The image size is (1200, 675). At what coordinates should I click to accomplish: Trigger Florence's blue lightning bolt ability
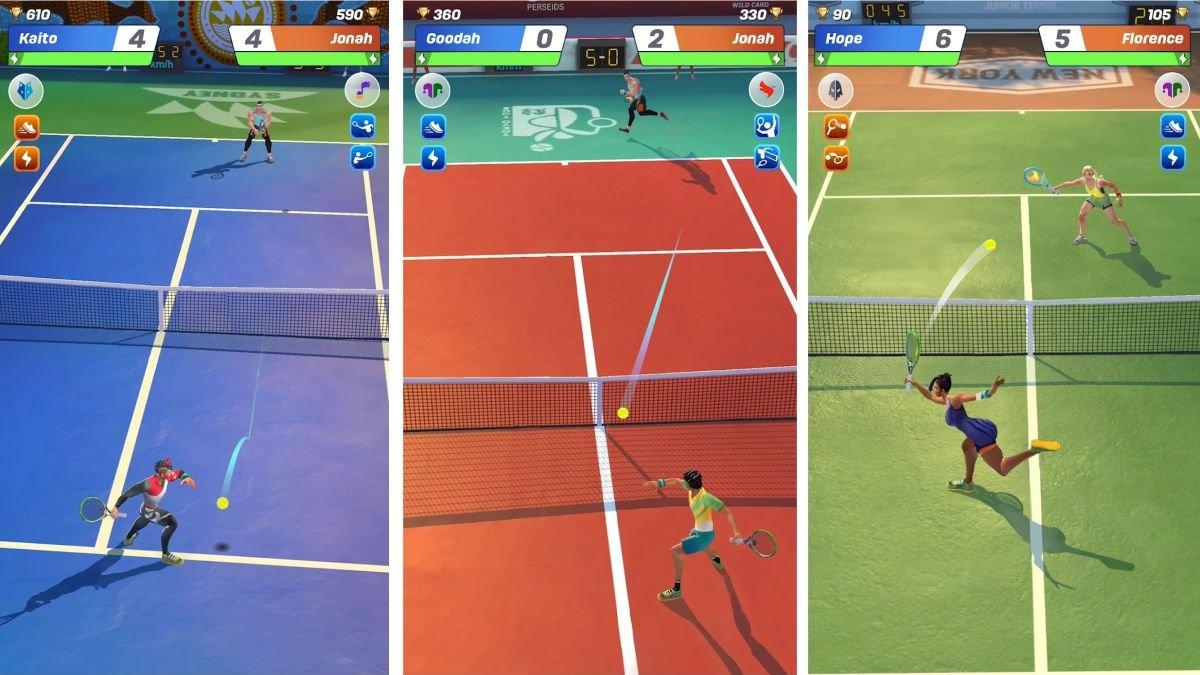point(1172,158)
